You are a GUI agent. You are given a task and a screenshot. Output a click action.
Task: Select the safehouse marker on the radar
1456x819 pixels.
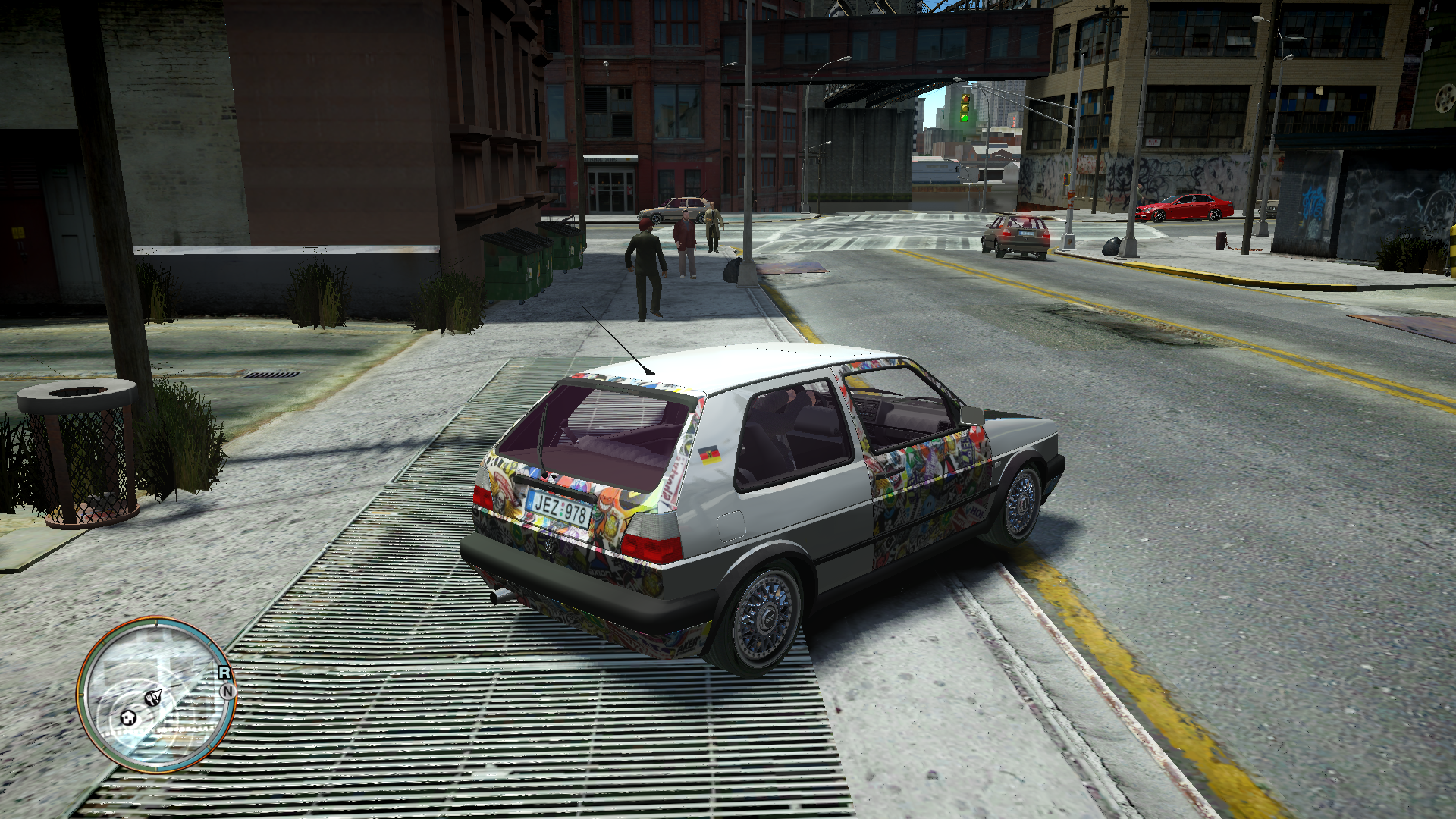129,717
